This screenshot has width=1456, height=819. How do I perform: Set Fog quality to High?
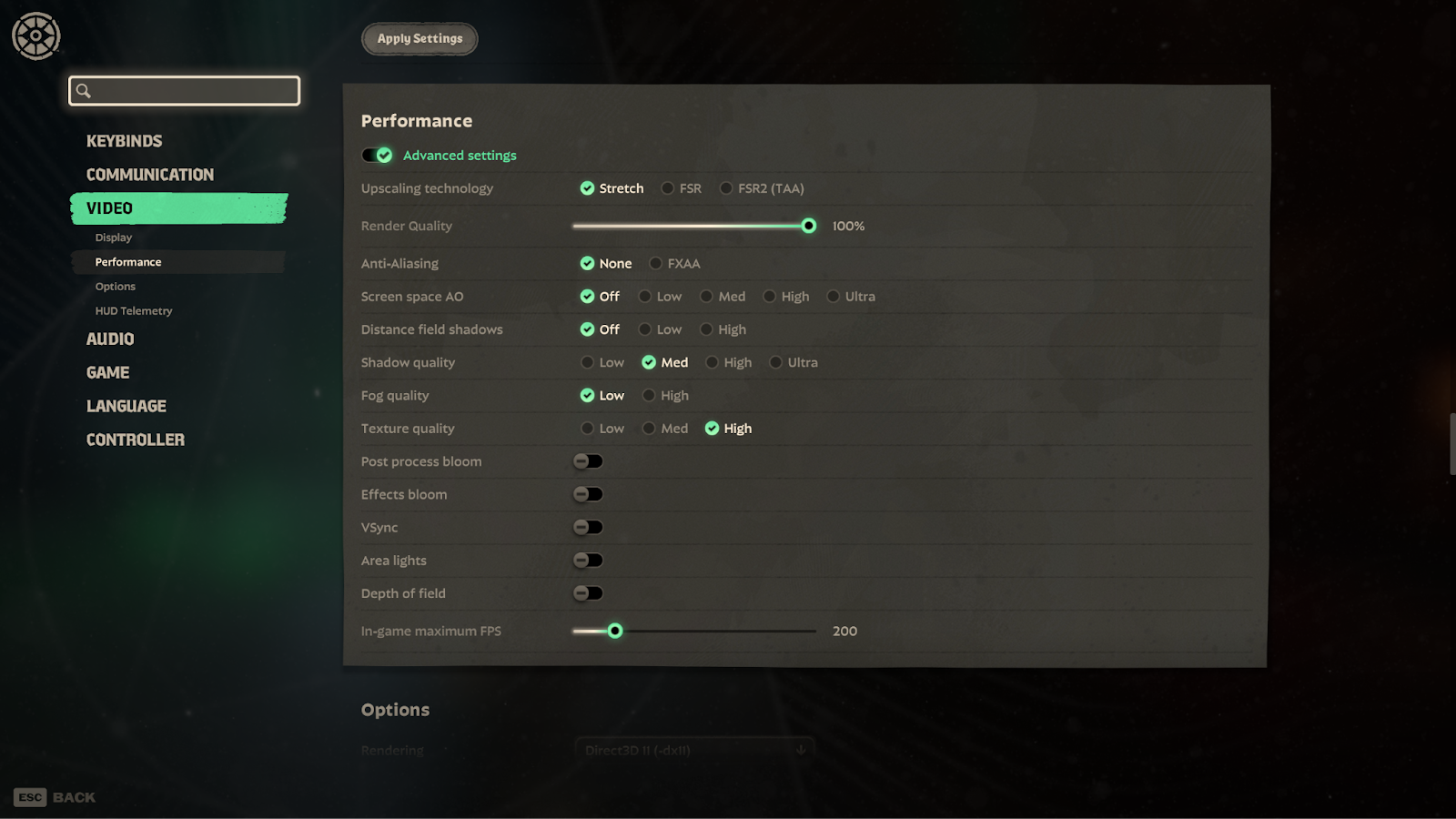[649, 396]
